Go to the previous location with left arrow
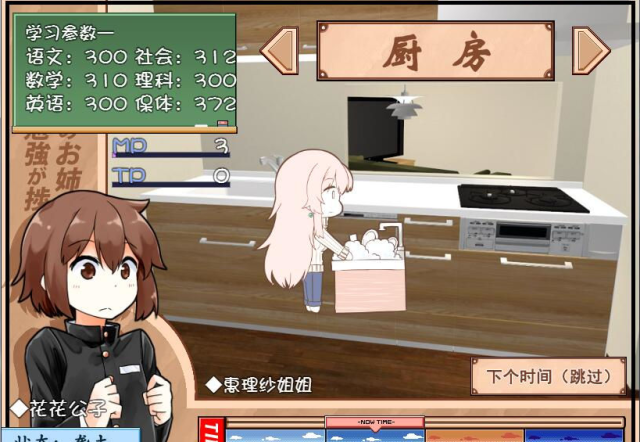This screenshot has height=442, width=640. point(281,50)
